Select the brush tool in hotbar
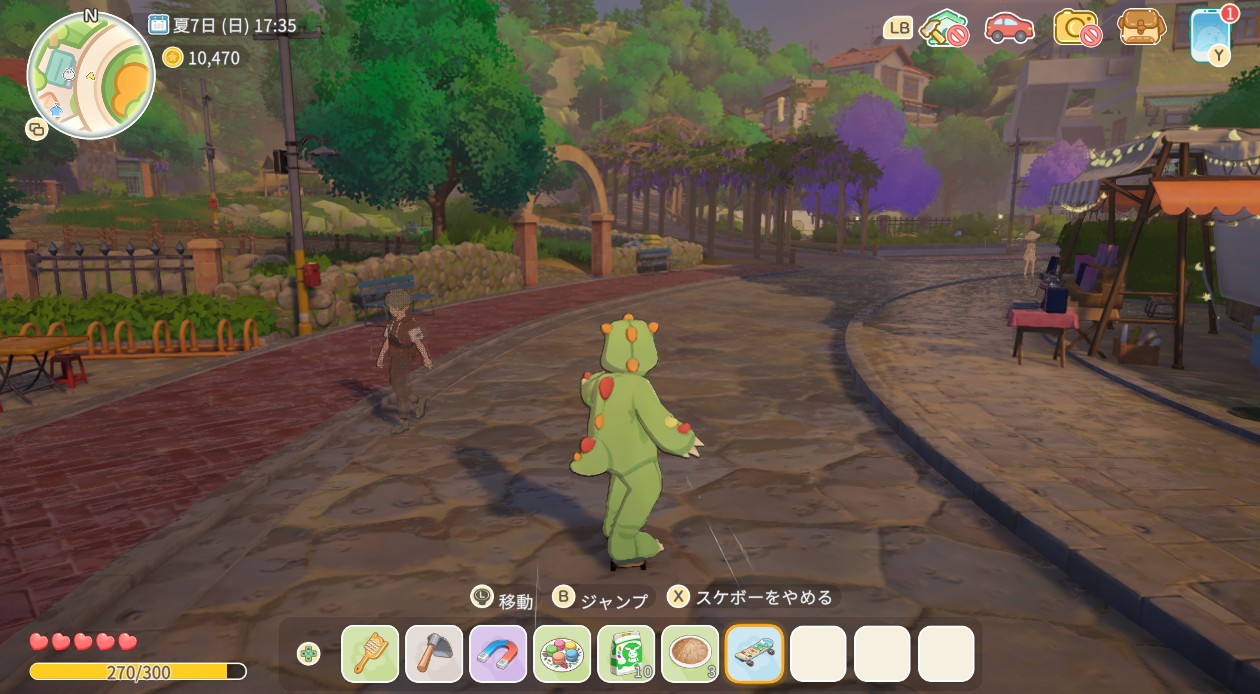Screen dimensions: 1260x694 tap(370, 654)
